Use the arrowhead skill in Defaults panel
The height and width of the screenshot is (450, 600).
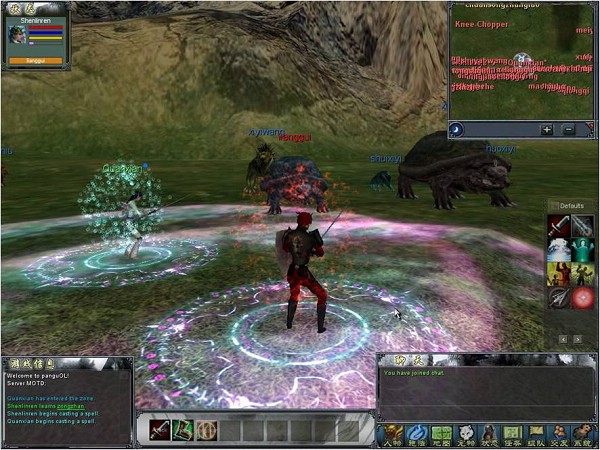(x=559, y=297)
